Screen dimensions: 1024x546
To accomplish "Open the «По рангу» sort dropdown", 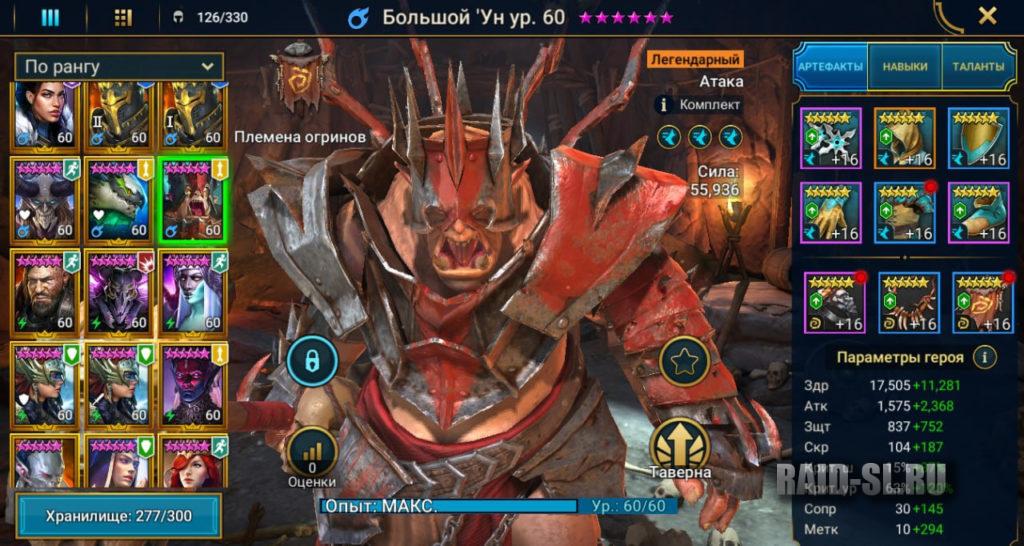I will (119, 67).
